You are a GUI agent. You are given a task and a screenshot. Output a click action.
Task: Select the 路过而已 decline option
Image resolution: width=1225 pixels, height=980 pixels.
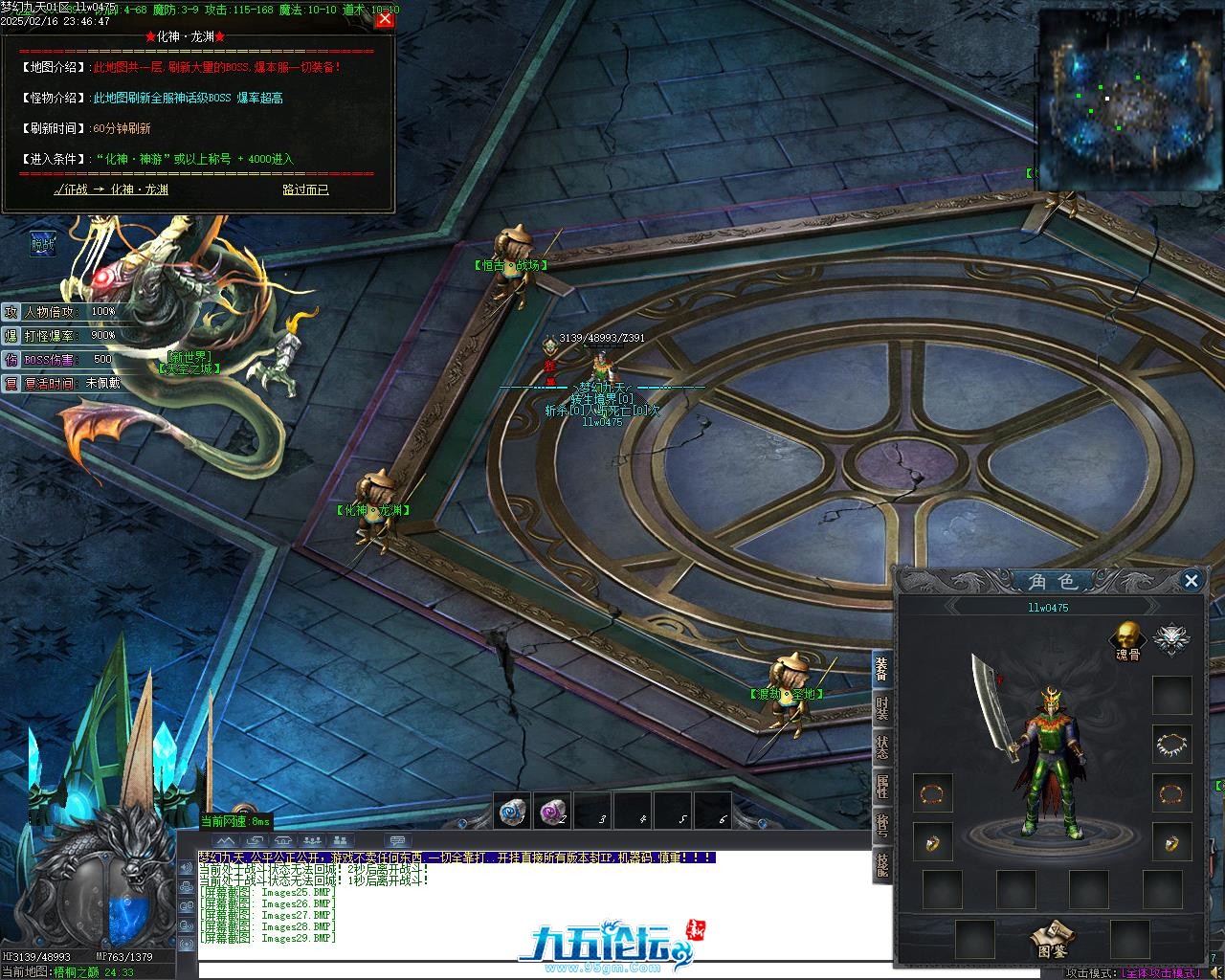click(x=305, y=189)
